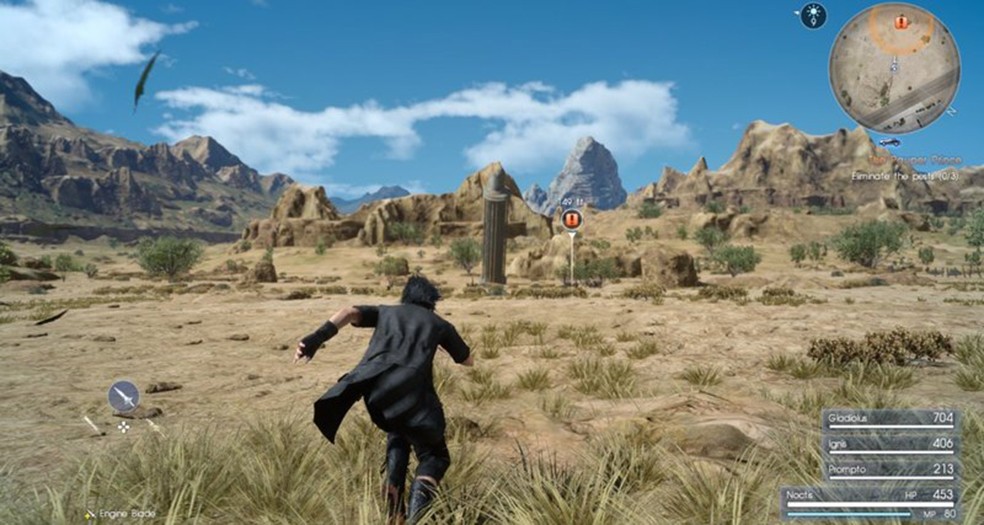The image size is (984, 525).
Task: Click the sun time-of-day icon
Action: point(813,15)
